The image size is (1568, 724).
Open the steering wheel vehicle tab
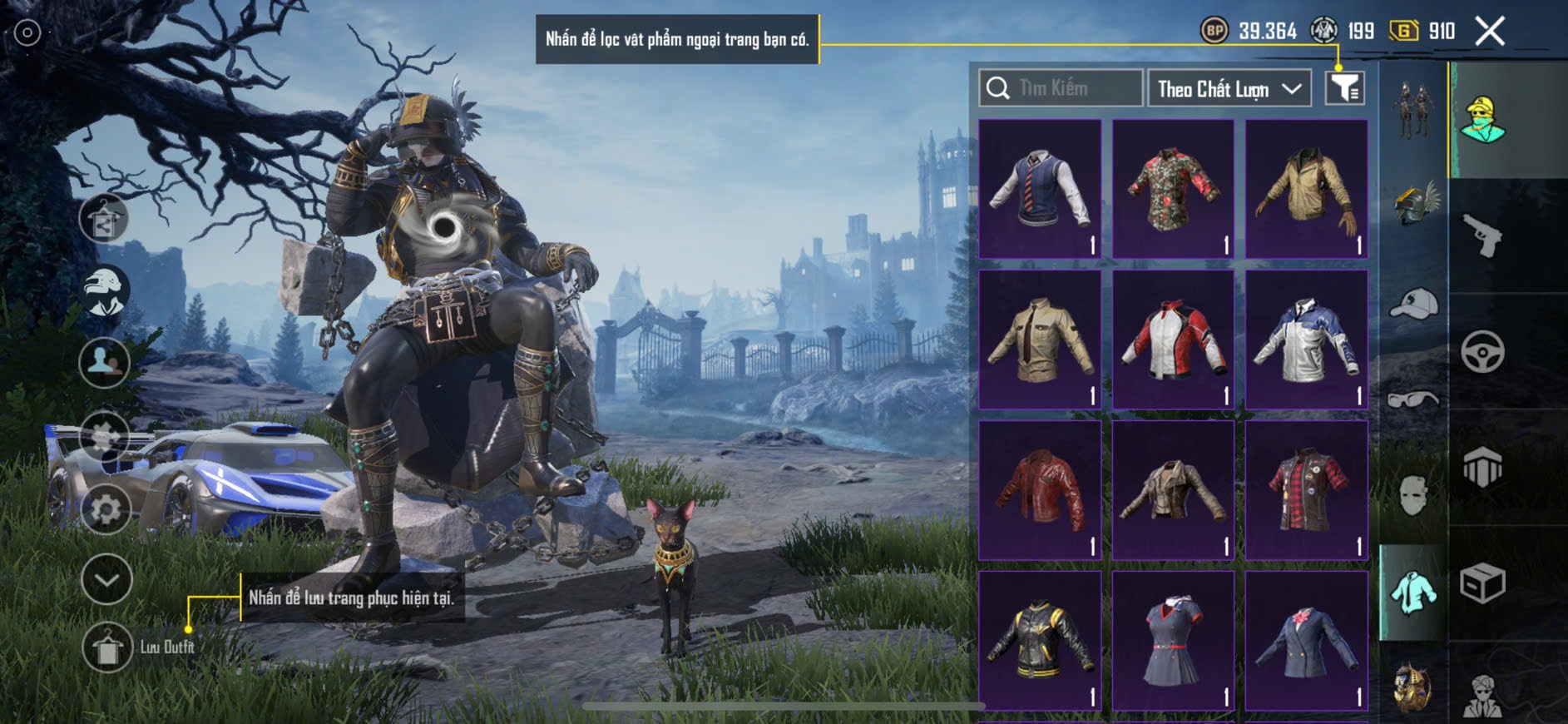click(1483, 352)
